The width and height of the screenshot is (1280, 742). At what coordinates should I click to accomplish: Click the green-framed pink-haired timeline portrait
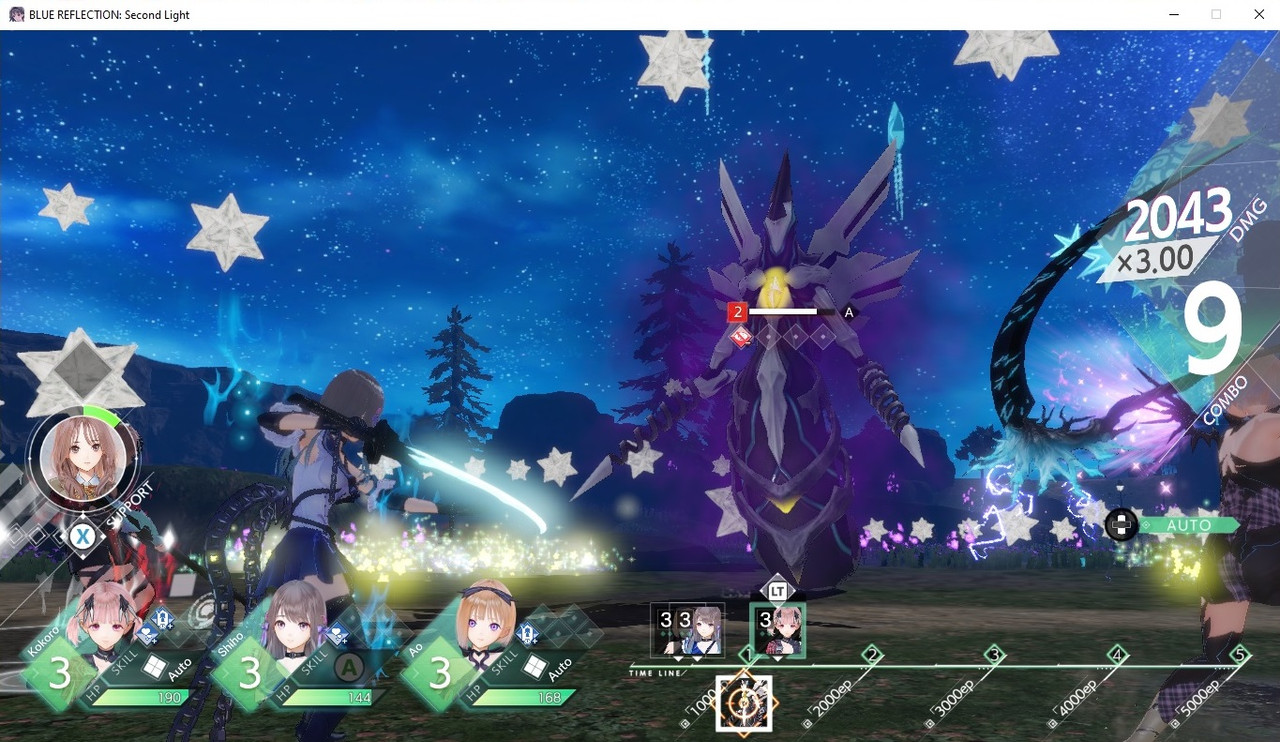coord(777,630)
